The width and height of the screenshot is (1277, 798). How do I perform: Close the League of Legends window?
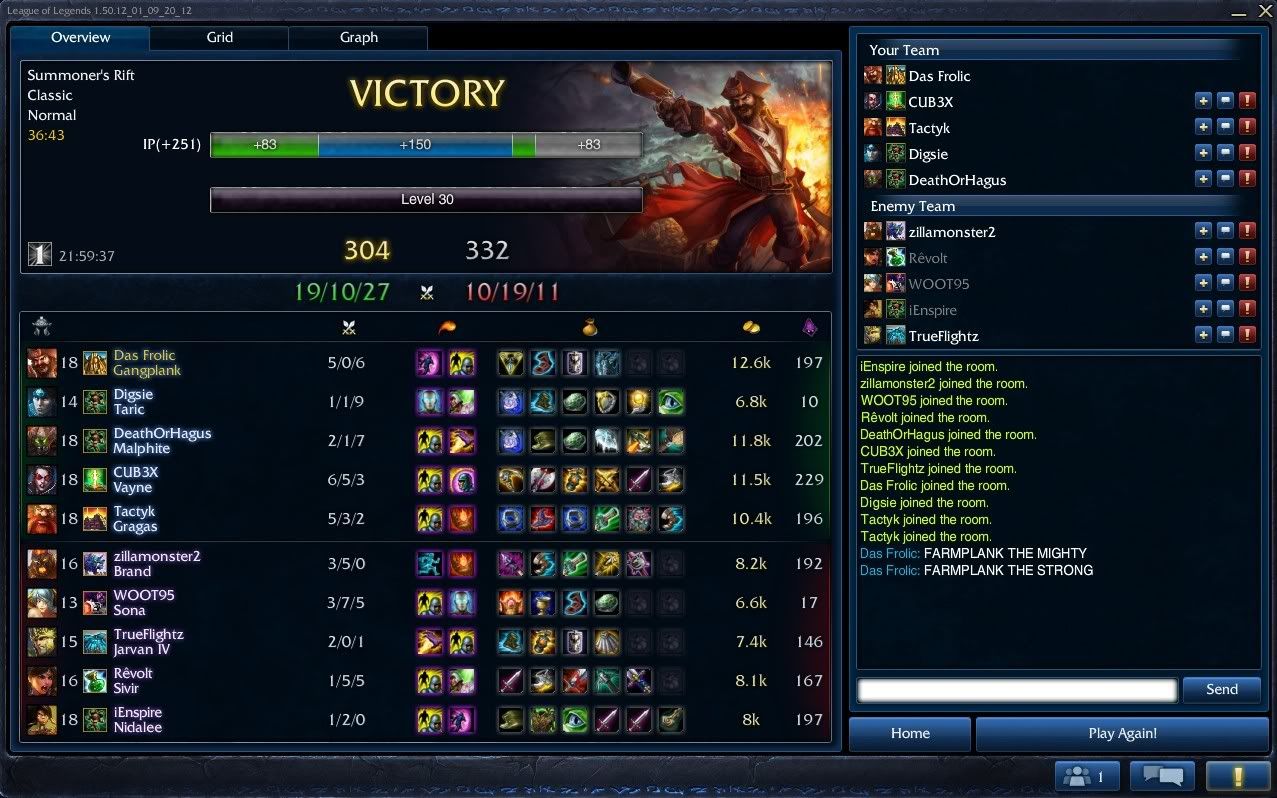coord(1264,10)
